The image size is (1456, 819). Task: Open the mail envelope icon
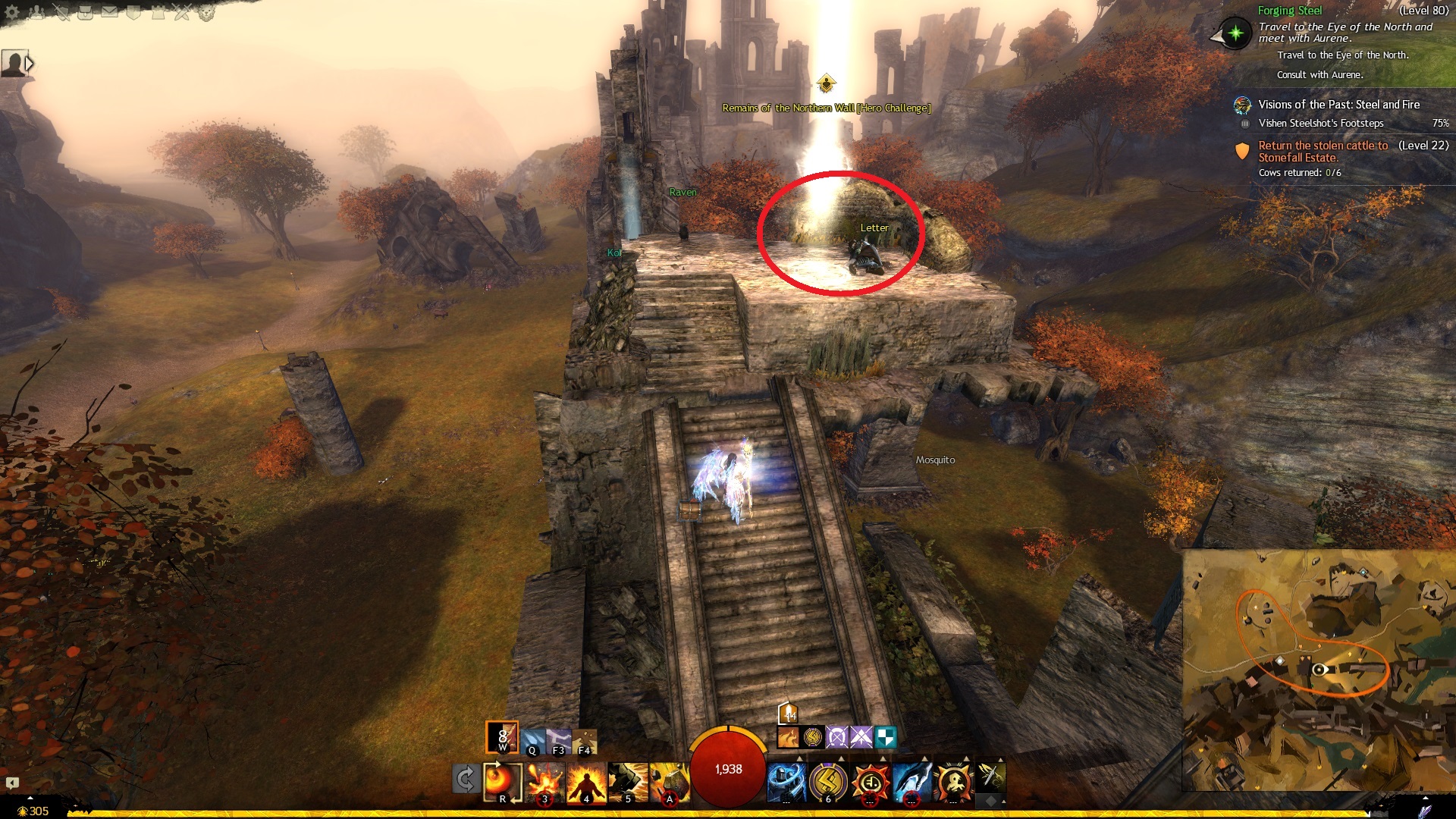click(x=109, y=12)
